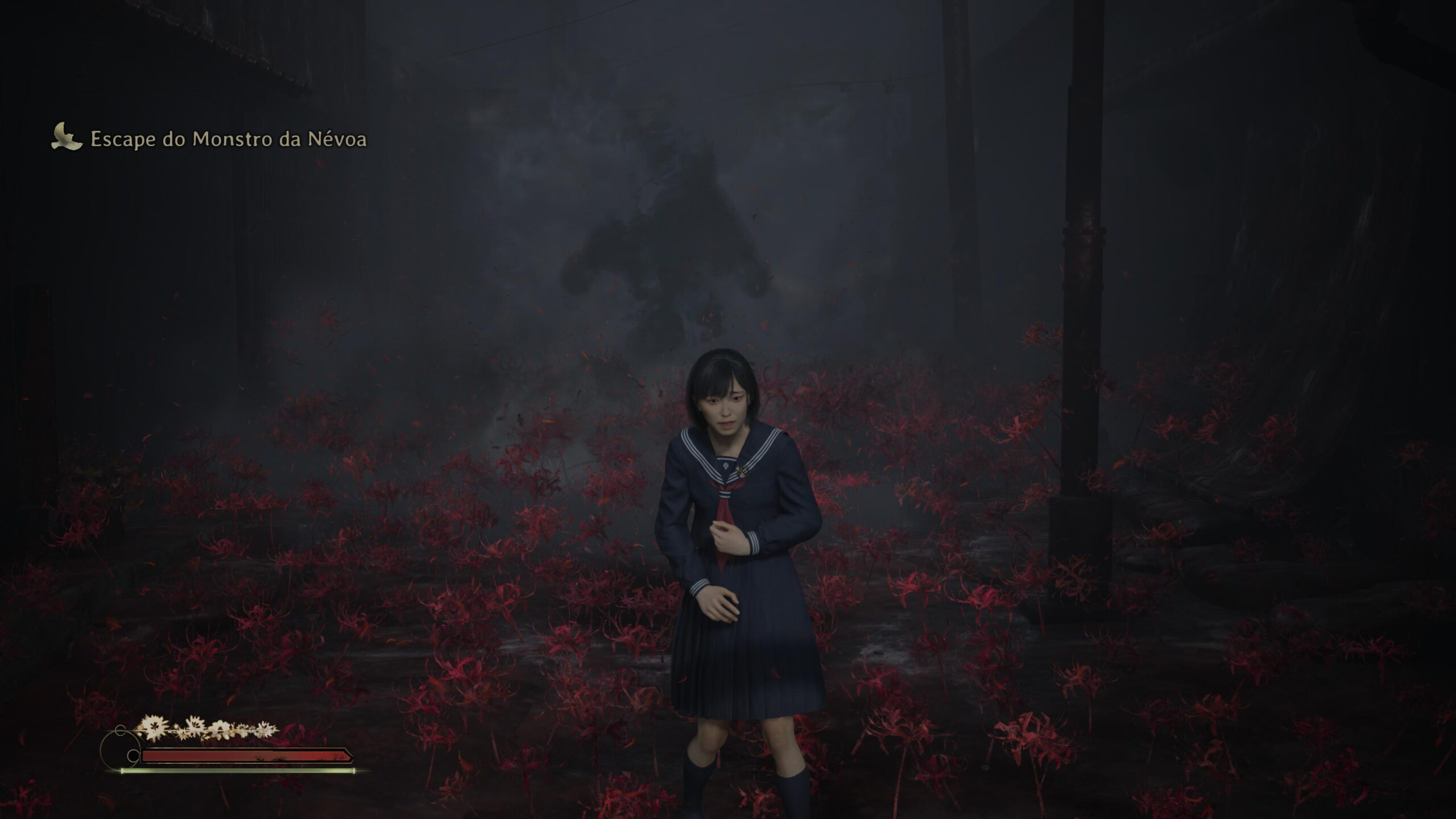This screenshot has width=1456, height=819.
Task: Click the small second ring atop the HUD emblem
Action: click(x=120, y=730)
